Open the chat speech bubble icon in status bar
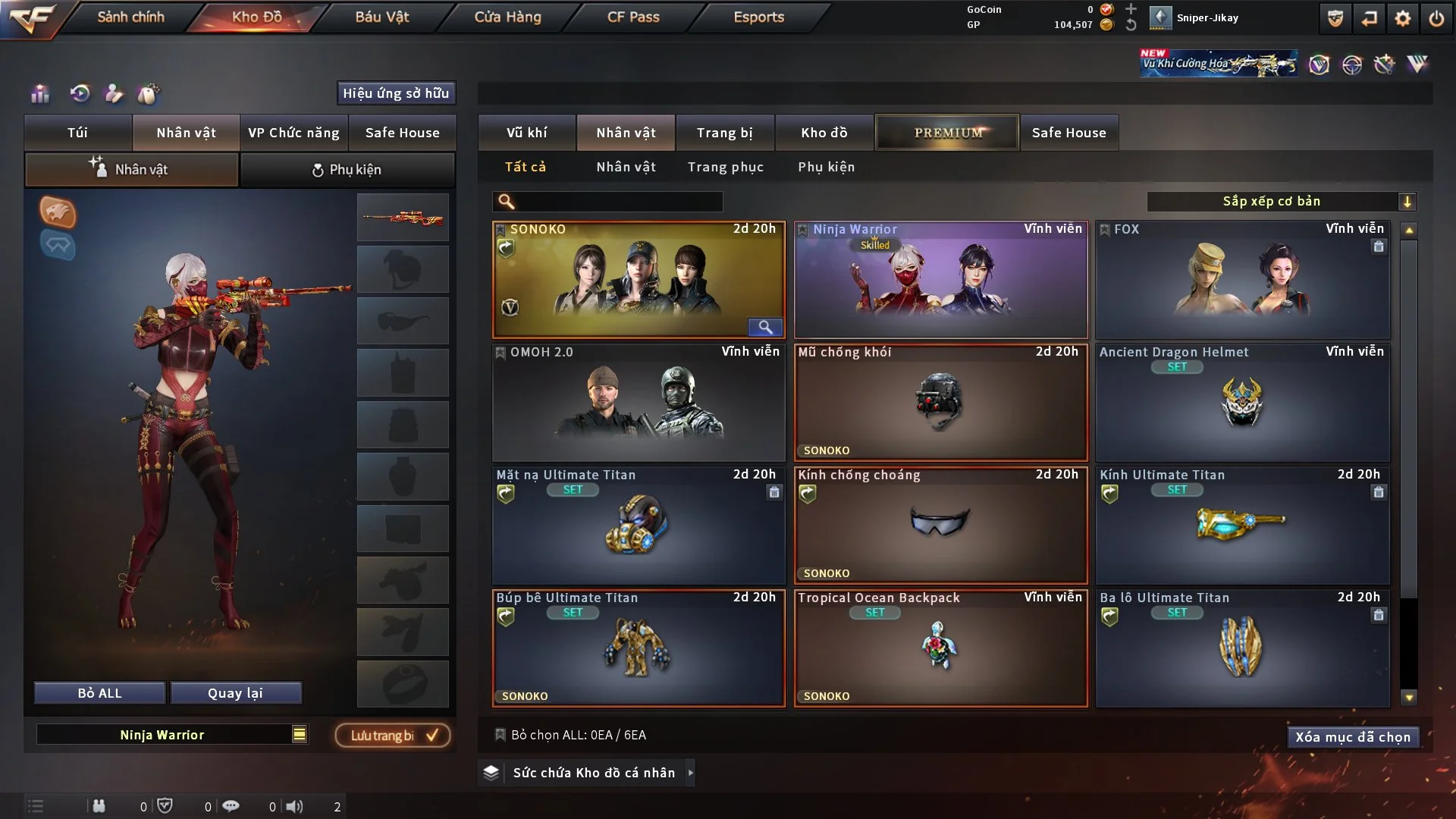Image resolution: width=1456 pixels, height=819 pixels. coord(231,806)
